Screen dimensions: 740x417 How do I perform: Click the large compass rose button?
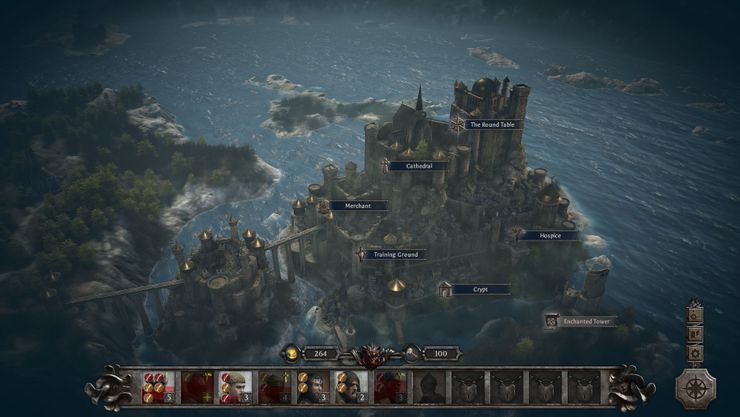[694, 387]
